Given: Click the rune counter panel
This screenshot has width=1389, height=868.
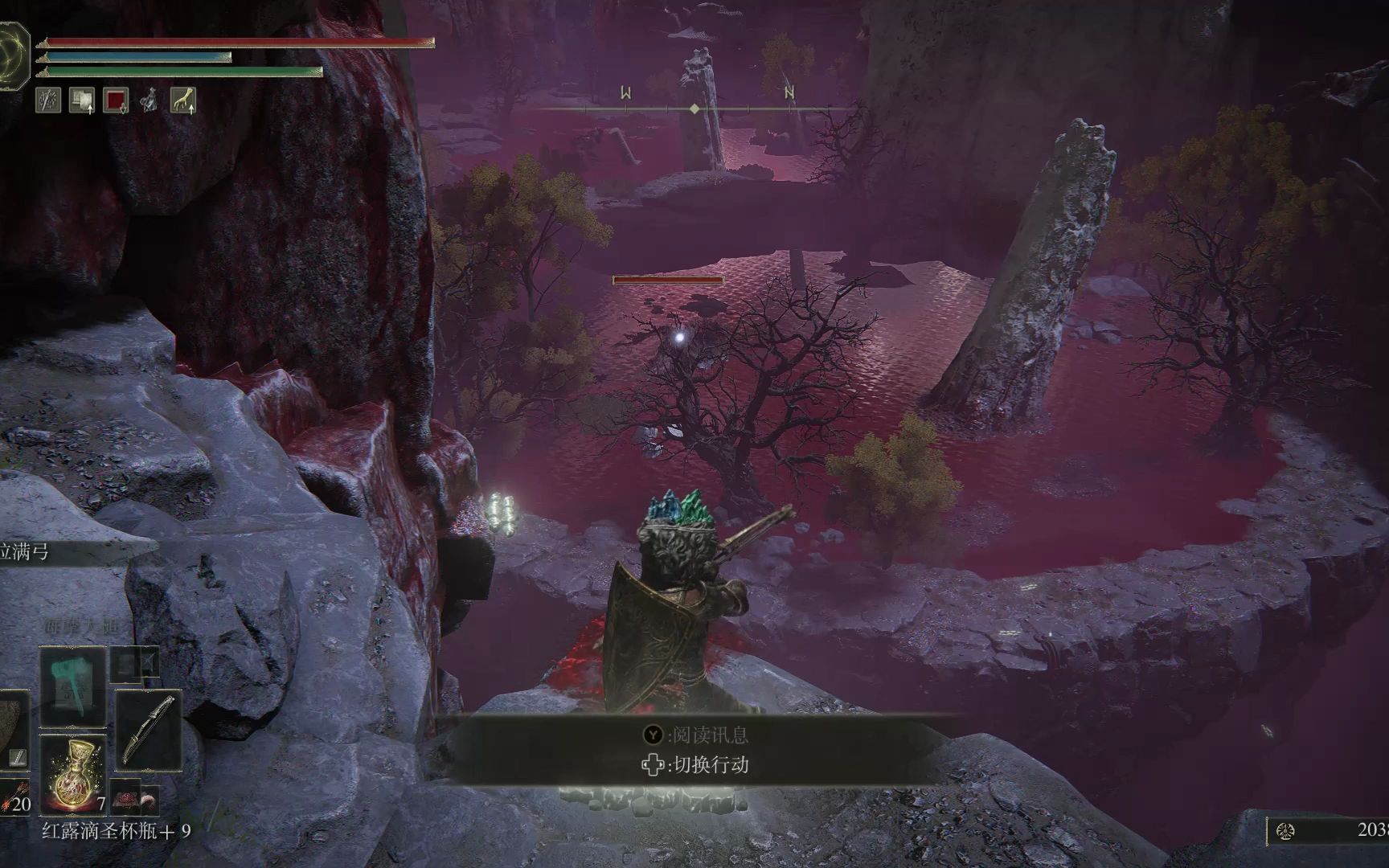Looking at the screenshot, I should tap(1328, 830).
